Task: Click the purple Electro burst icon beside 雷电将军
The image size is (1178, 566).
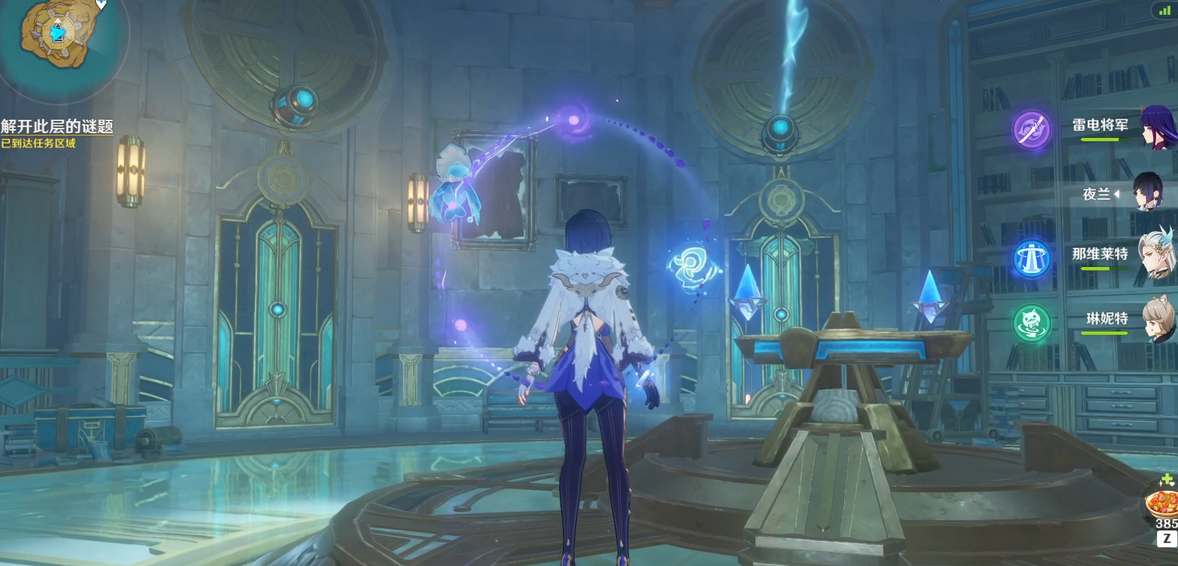Action: [x=1031, y=130]
